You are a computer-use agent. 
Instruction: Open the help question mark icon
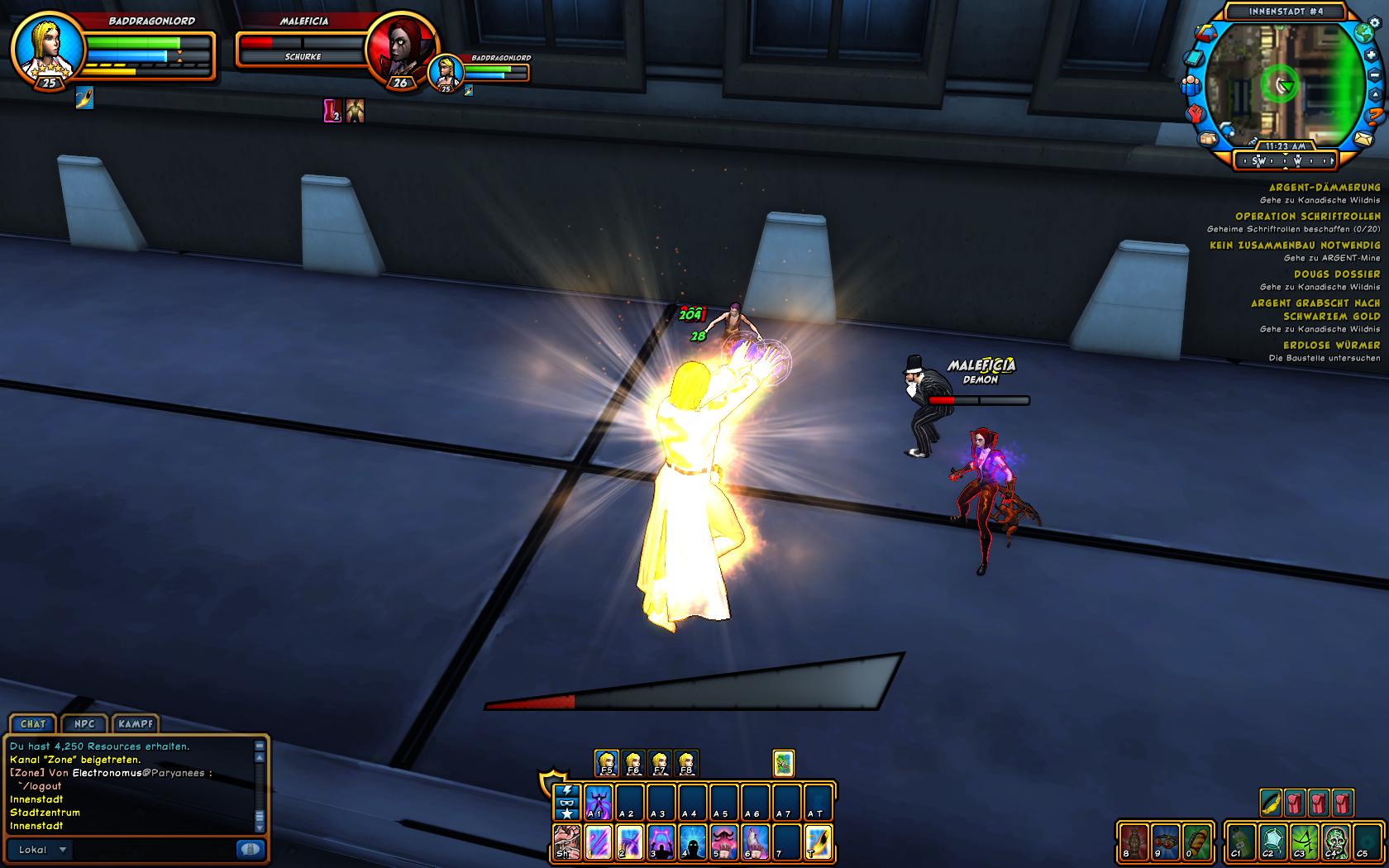click(x=1375, y=115)
